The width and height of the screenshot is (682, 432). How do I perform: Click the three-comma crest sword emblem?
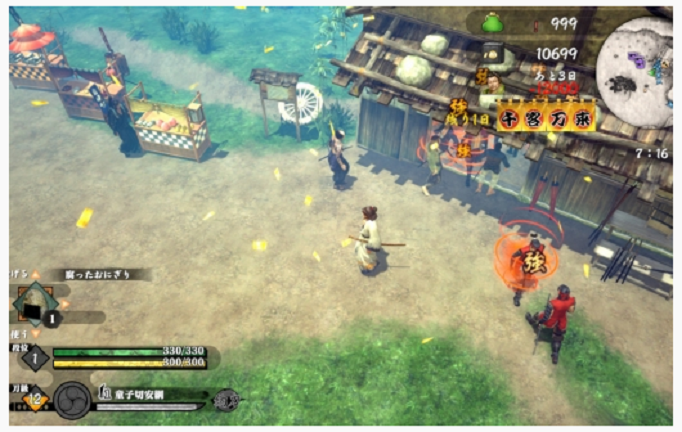[71, 400]
